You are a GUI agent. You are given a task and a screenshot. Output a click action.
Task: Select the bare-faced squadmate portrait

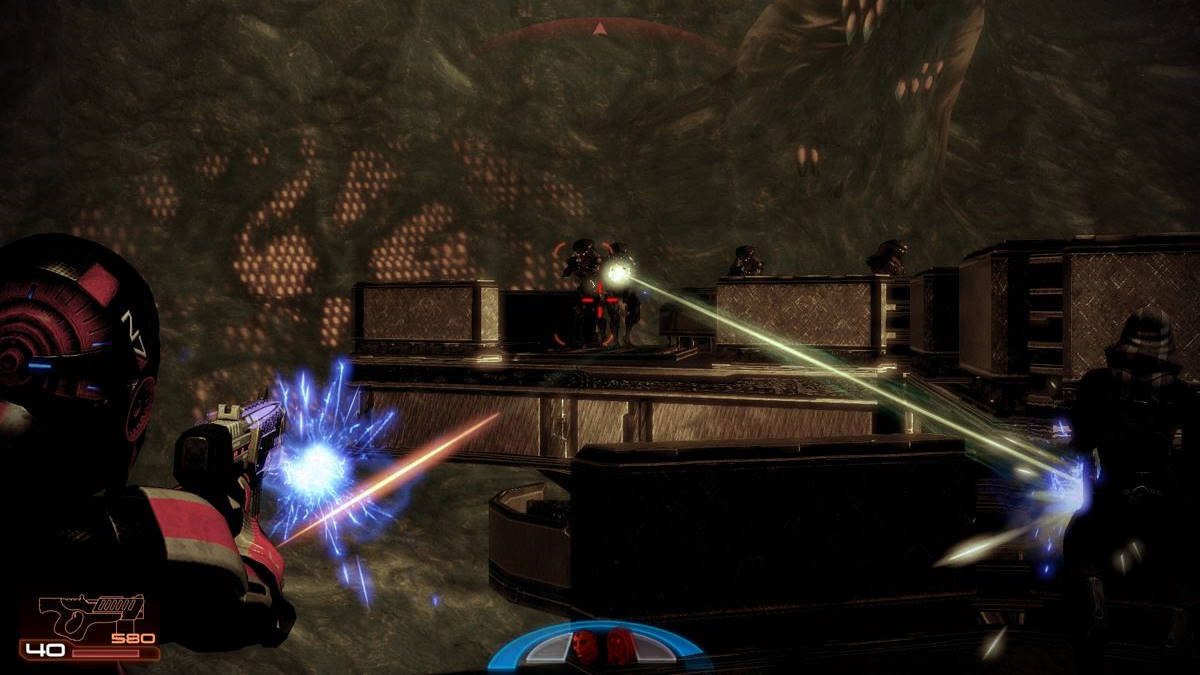point(583,646)
